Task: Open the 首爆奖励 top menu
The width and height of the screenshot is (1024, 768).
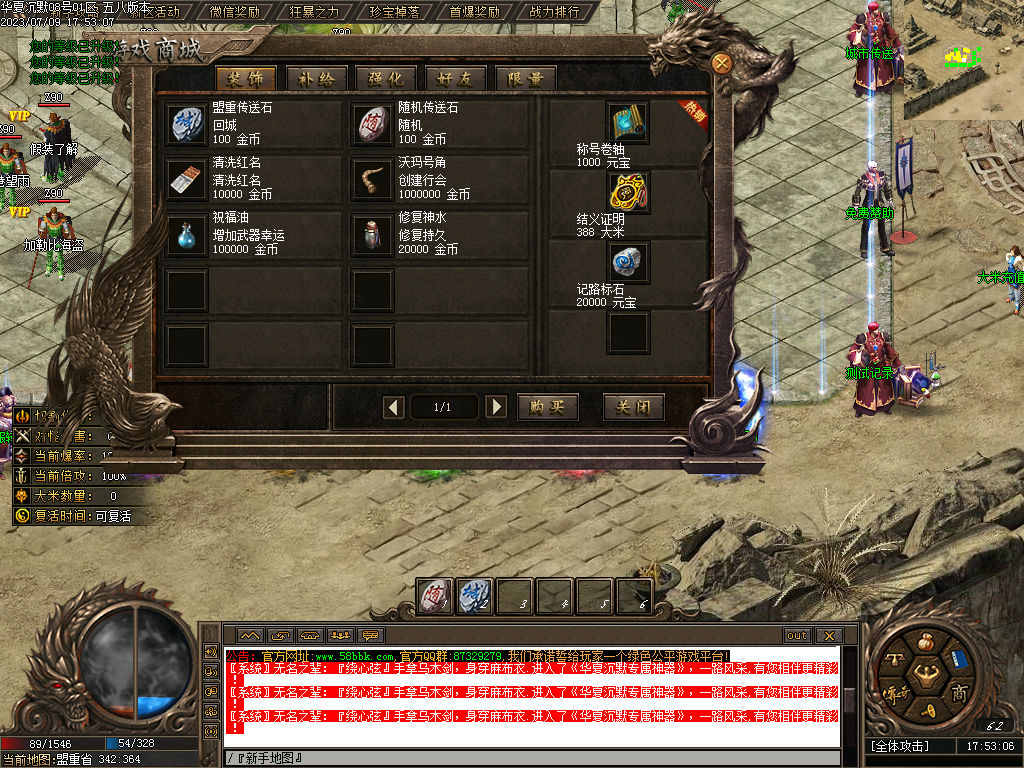Action: coord(474,12)
